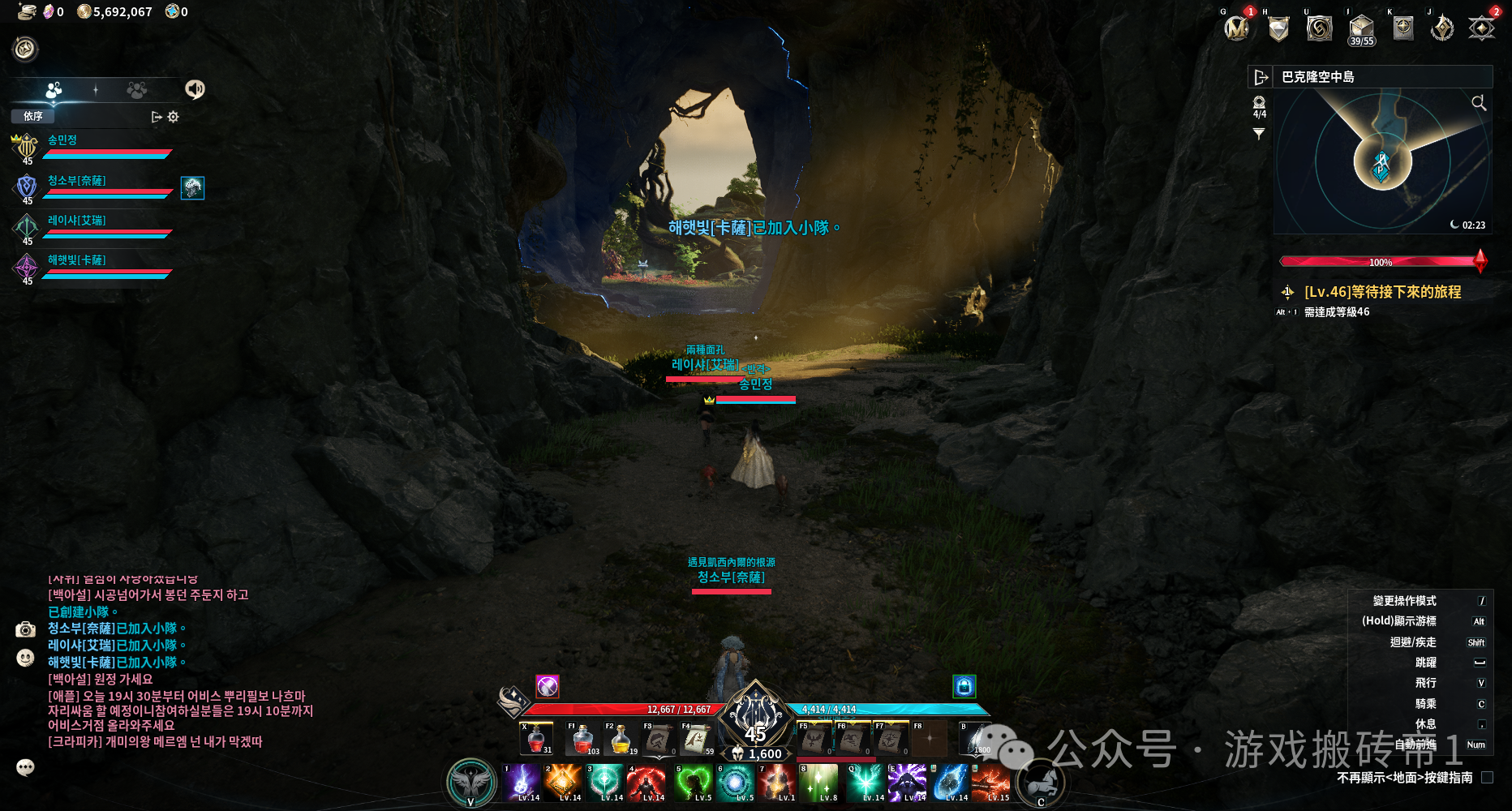Click the 依序 loot order button
The image size is (1512, 811).
[33, 117]
